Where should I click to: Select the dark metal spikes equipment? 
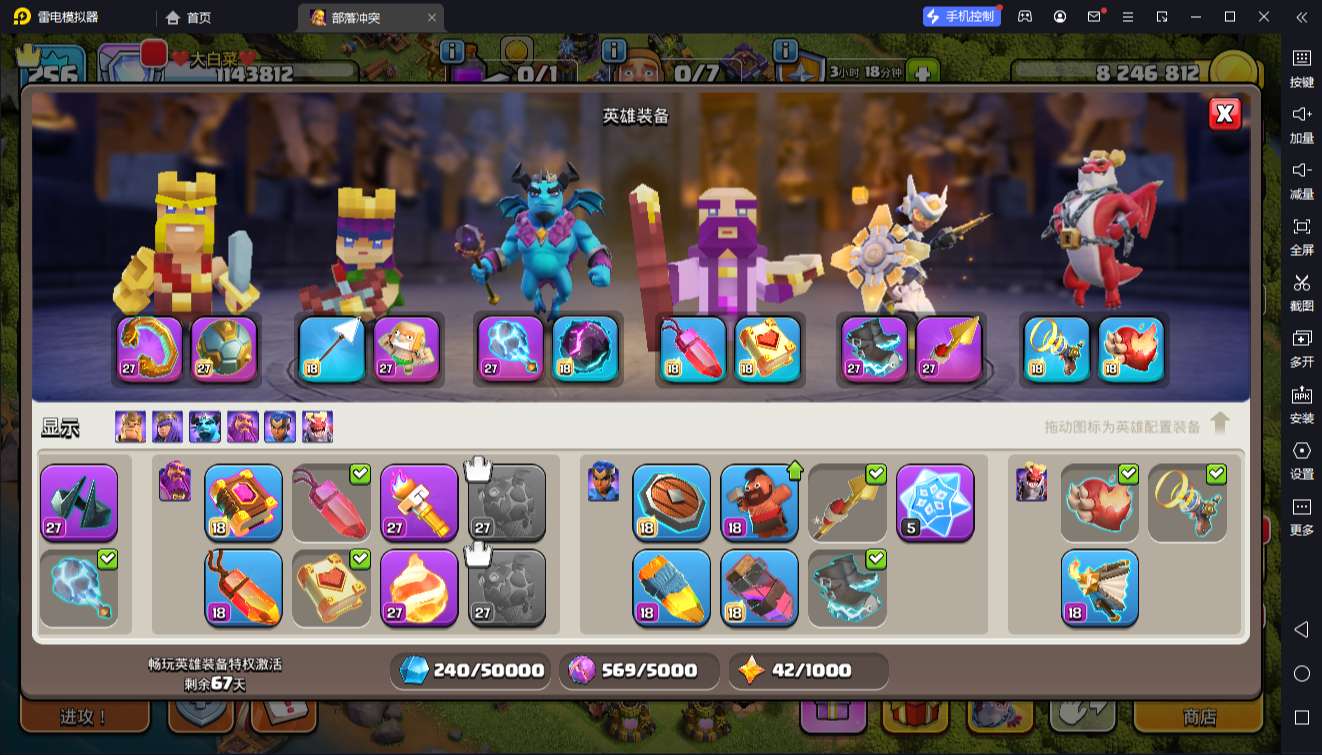(x=79, y=502)
